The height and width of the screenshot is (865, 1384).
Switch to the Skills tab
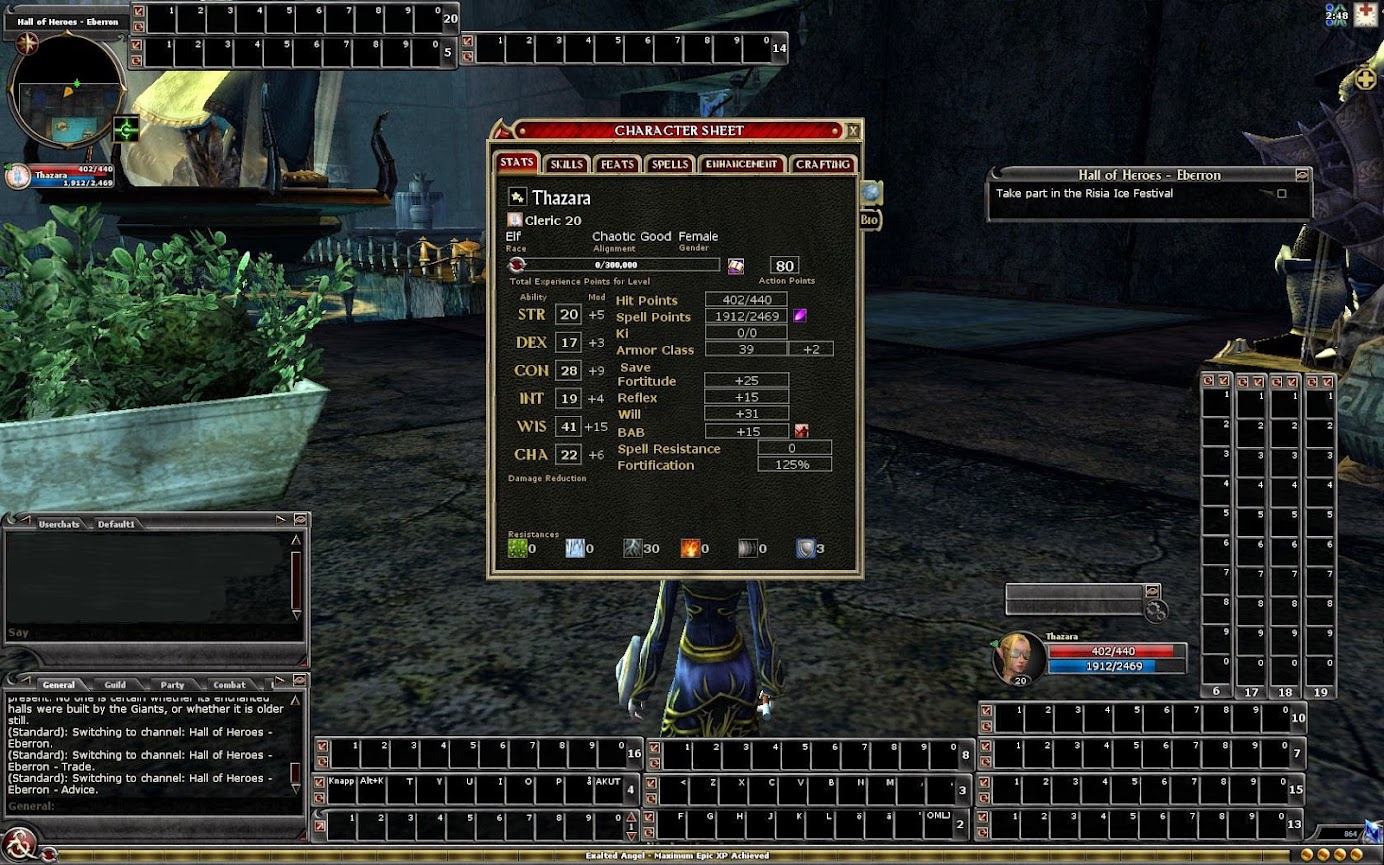(x=566, y=164)
